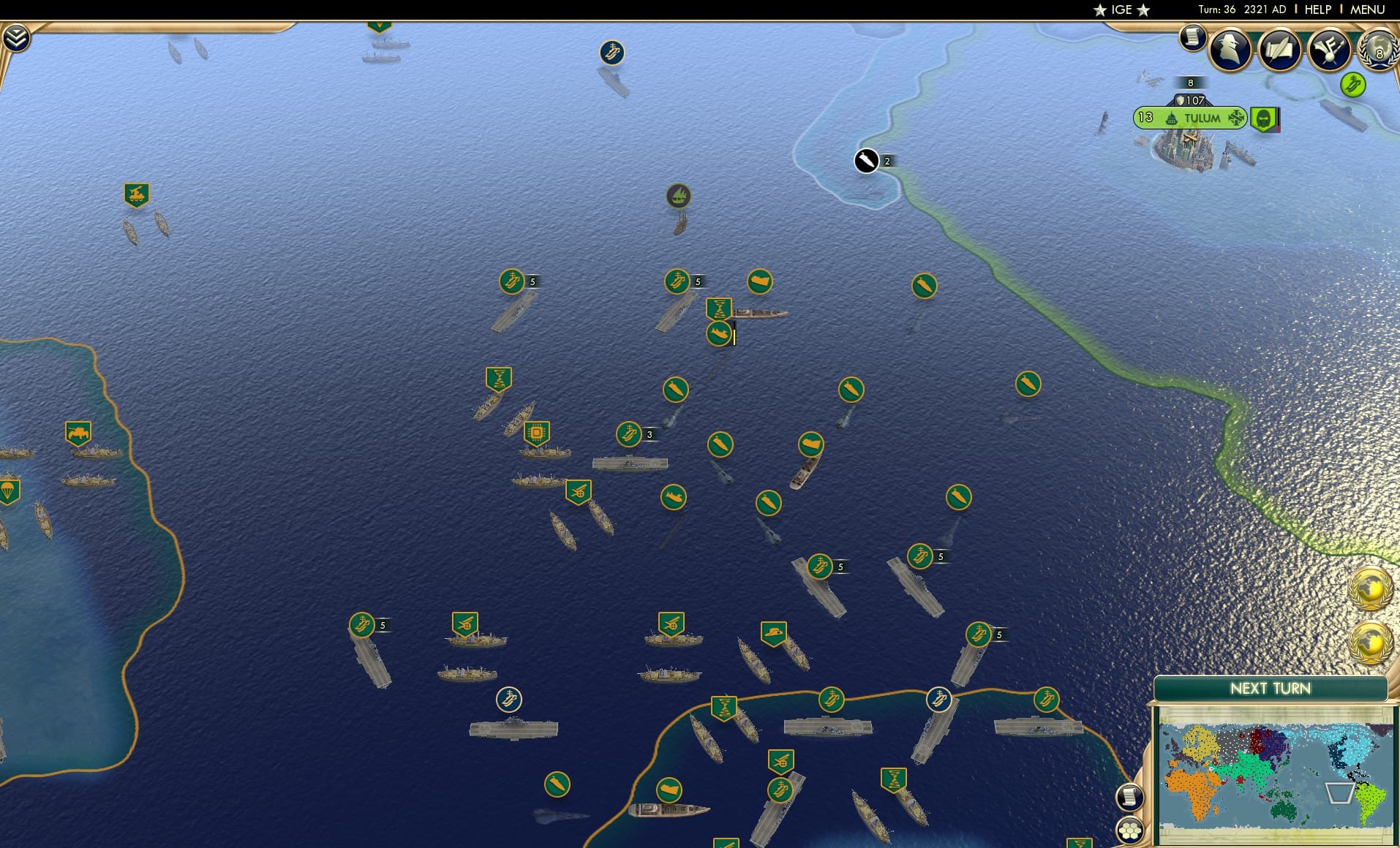Toggle strategic view with the hex button

(x=1130, y=831)
